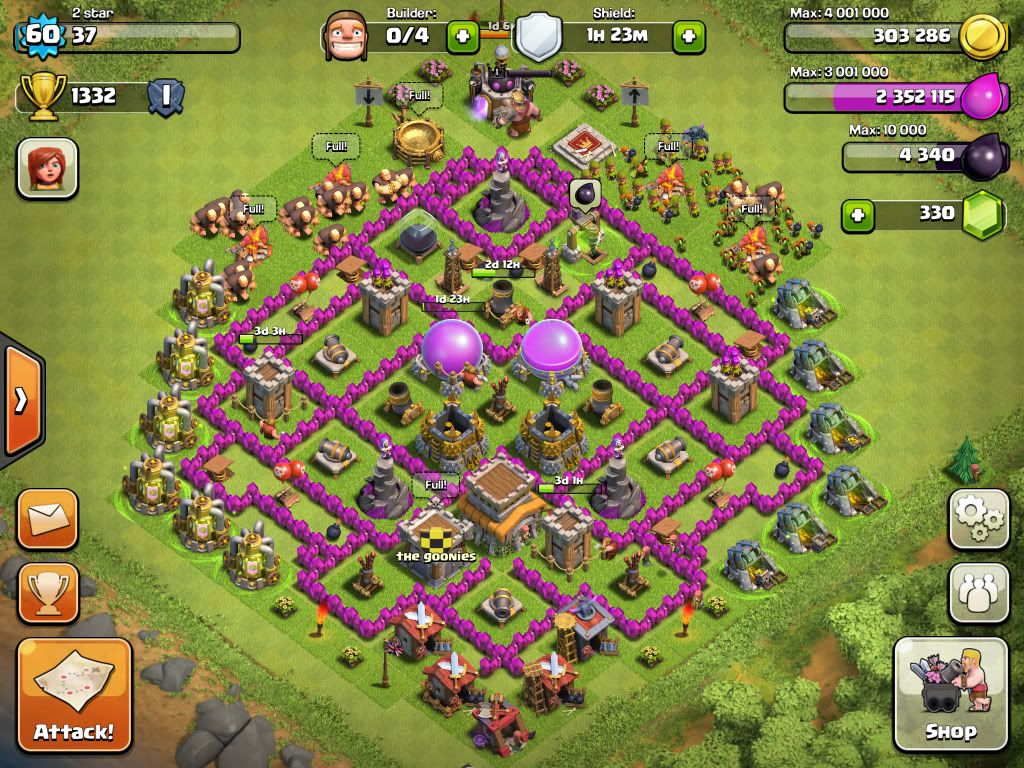Open the trophy leaderboard button
This screenshot has width=1024, height=768.
coord(47,594)
